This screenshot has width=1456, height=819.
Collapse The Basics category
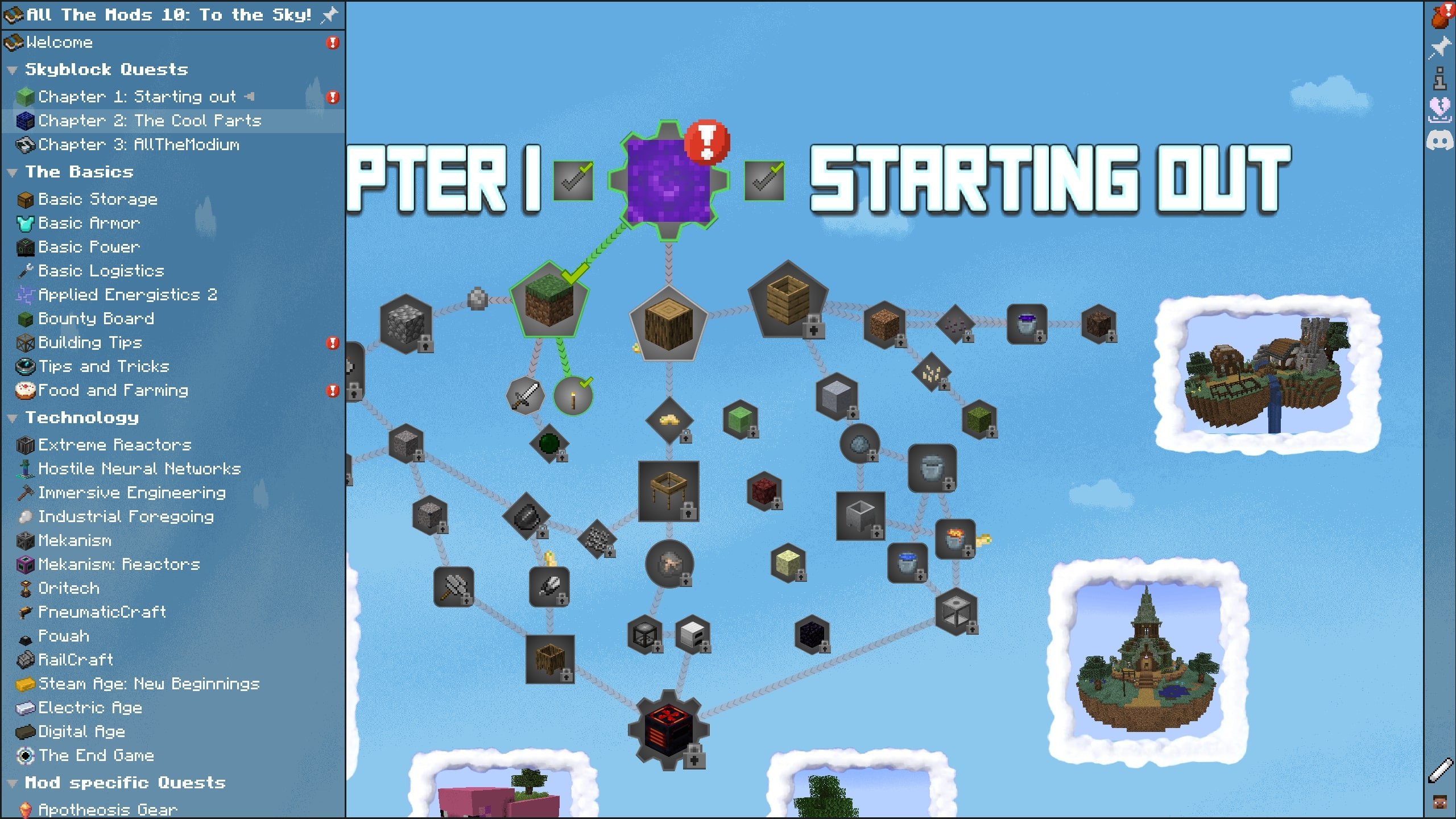[13, 172]
